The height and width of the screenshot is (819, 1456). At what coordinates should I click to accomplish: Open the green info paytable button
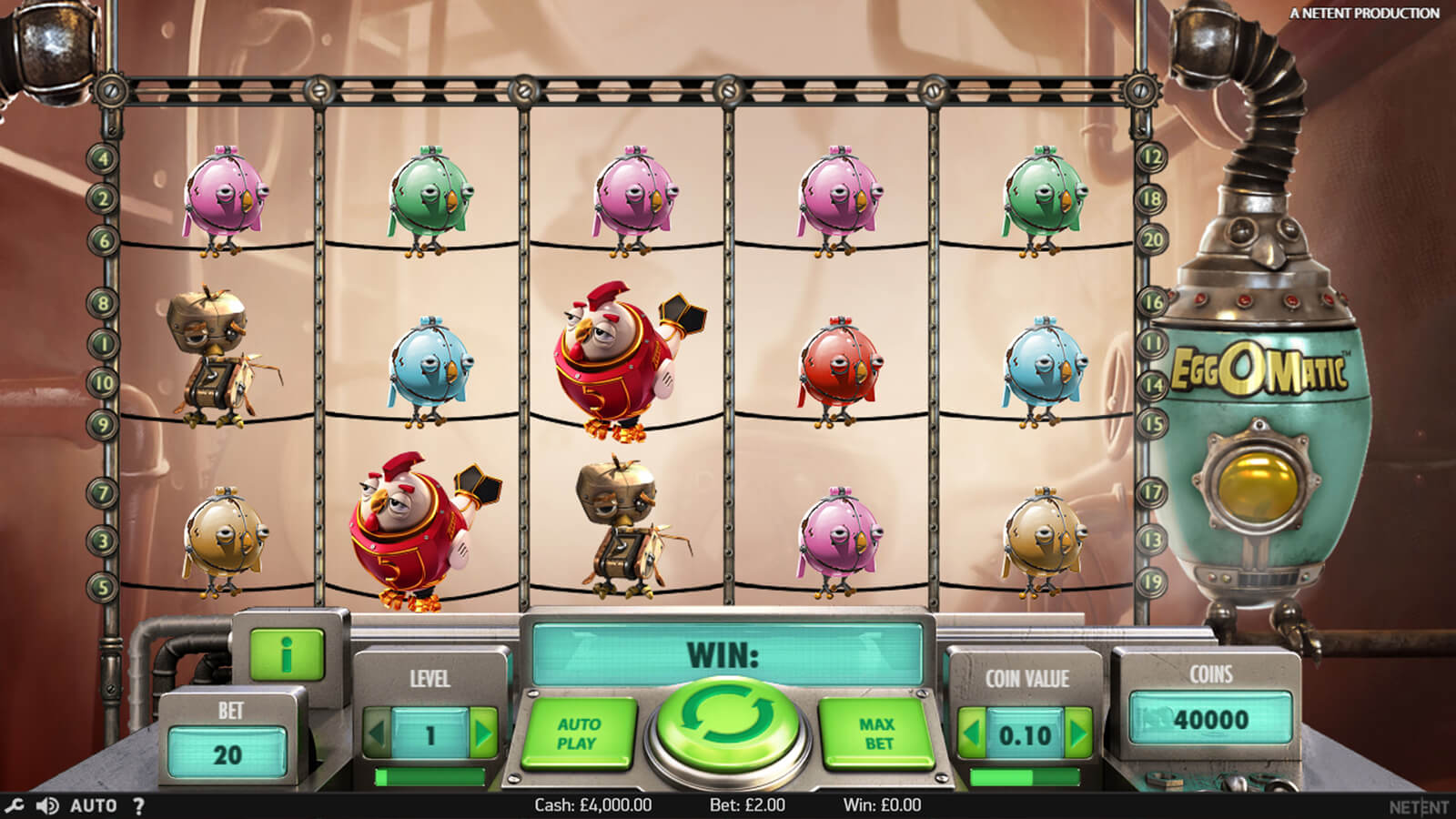tap(288, 653)
